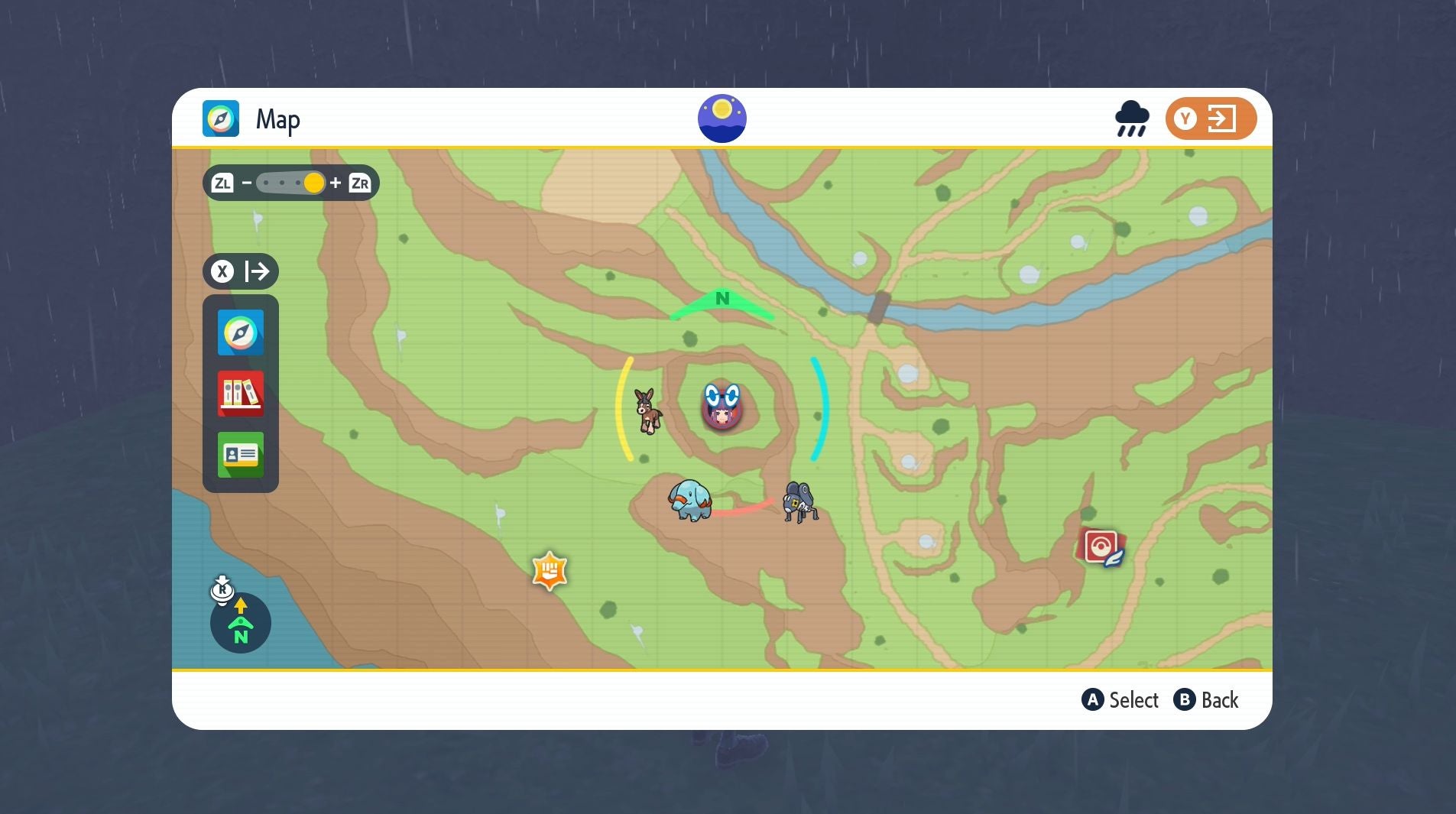Select the moon time-of-day icon at top center
The image size is (1456, 814).
tap(722, 117)
